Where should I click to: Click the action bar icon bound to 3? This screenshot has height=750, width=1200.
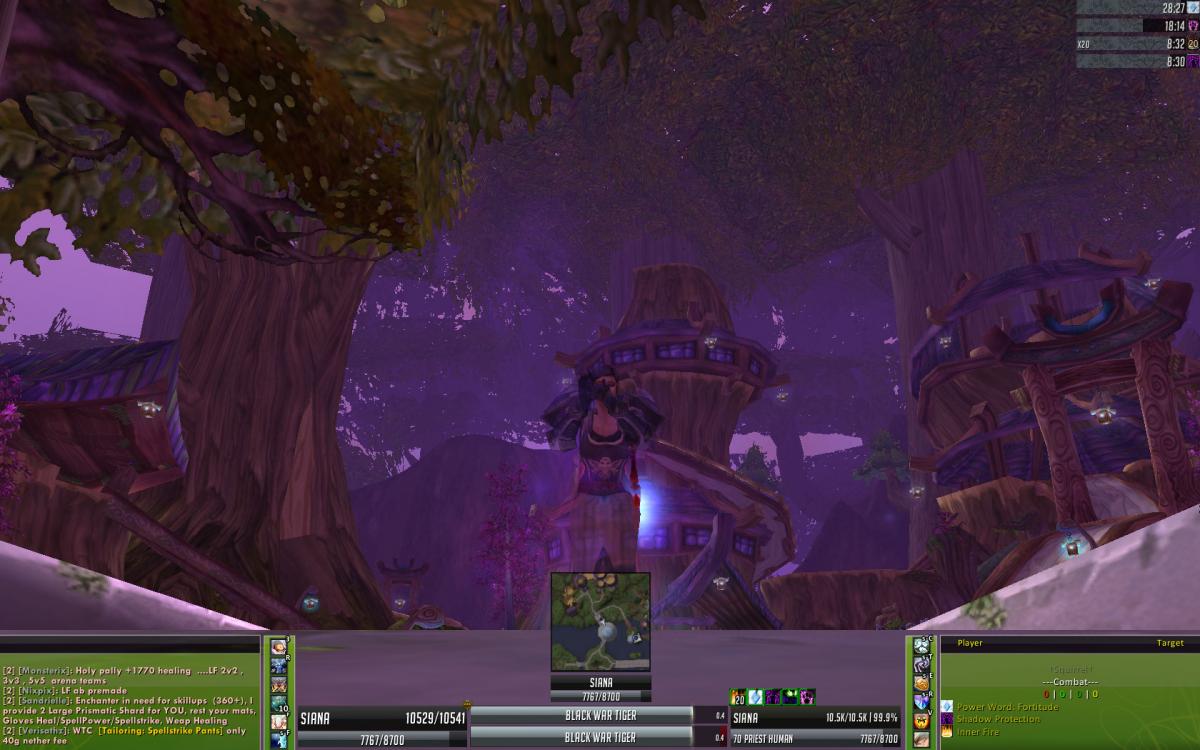click(x=279, y=647)
